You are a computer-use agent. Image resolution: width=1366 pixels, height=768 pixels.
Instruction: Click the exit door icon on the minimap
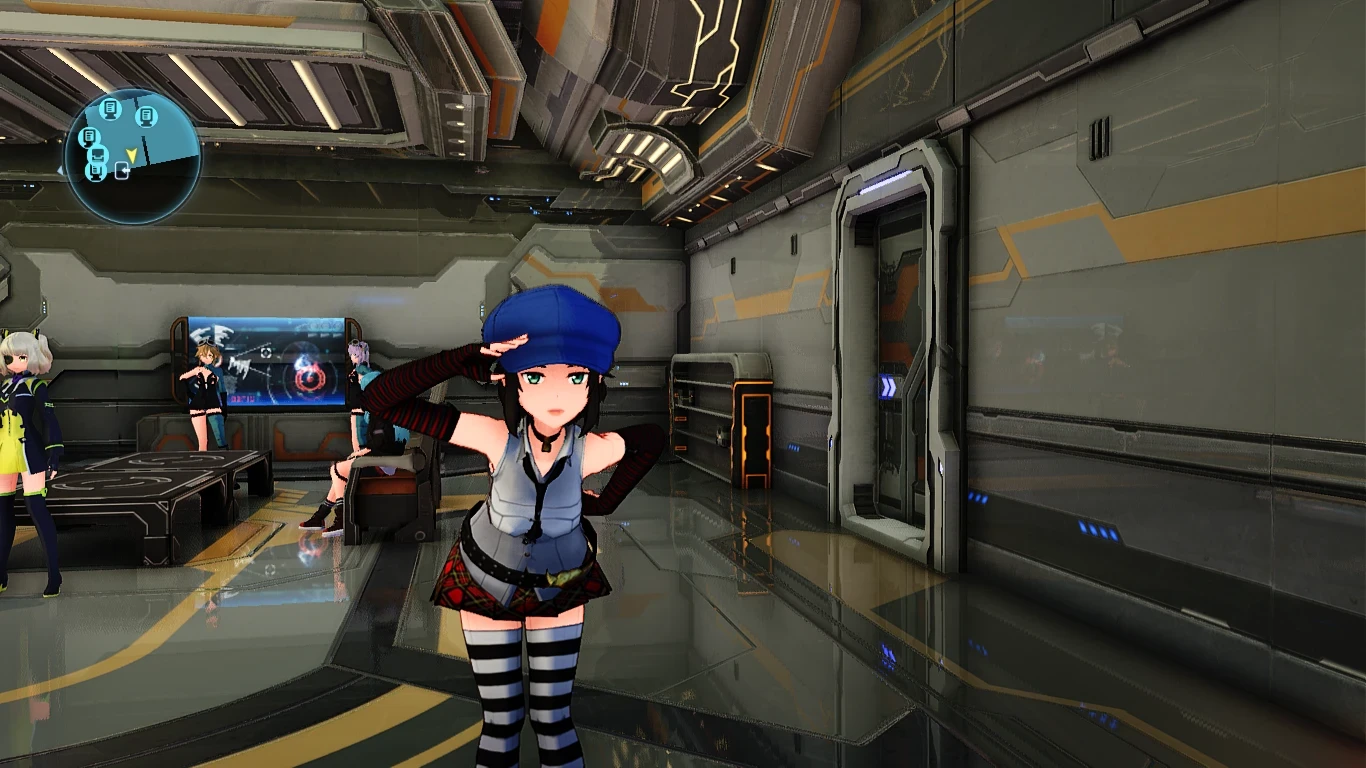[x=122, y=170]
